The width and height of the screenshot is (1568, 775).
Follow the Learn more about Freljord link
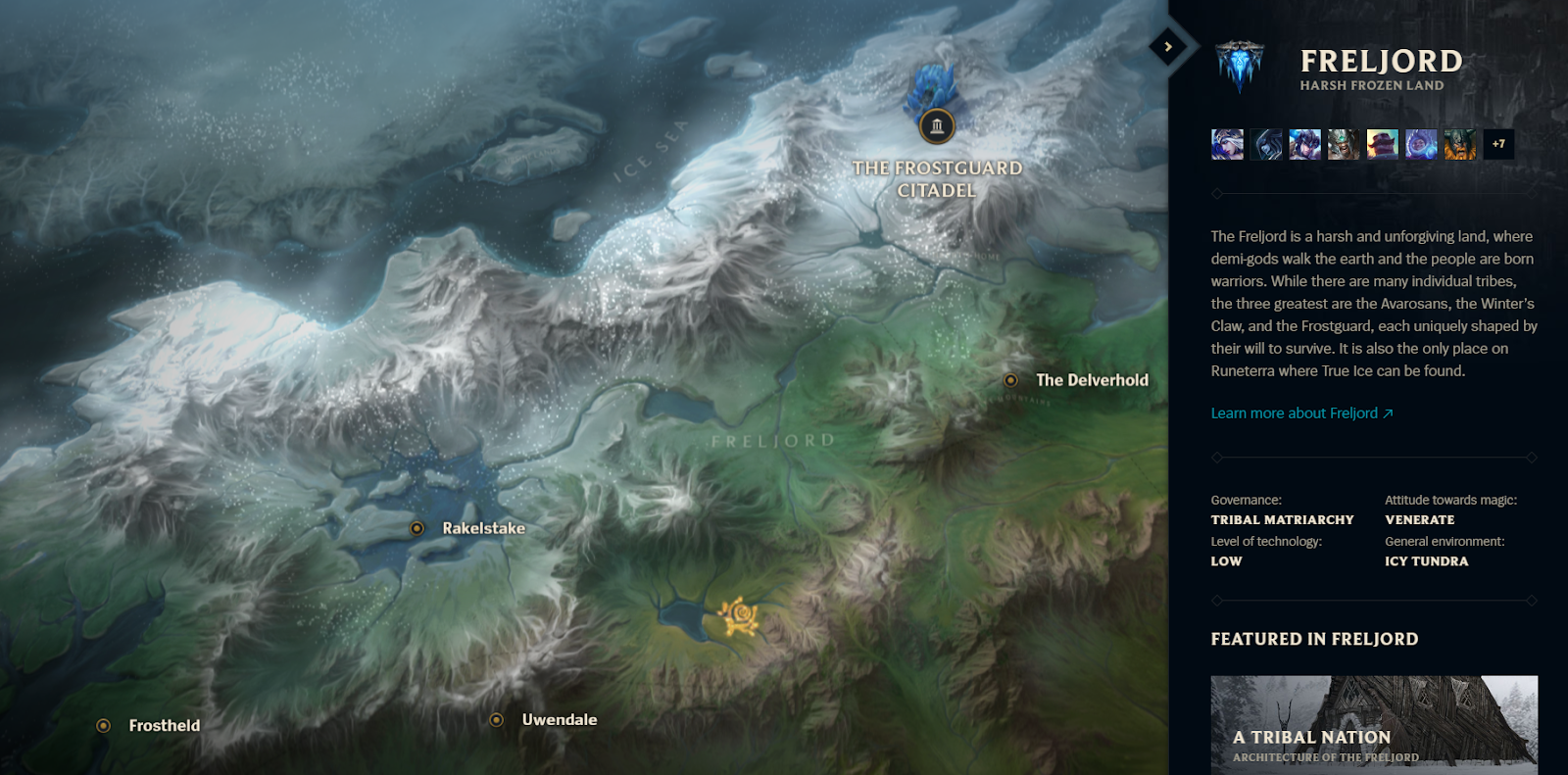pyautogui.click(x=1302, y=412)
